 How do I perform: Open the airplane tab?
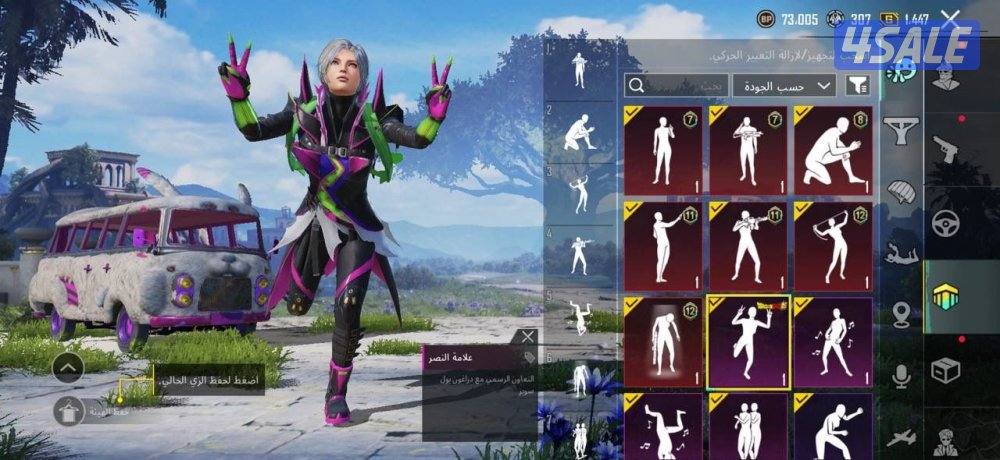coord(902,436)
